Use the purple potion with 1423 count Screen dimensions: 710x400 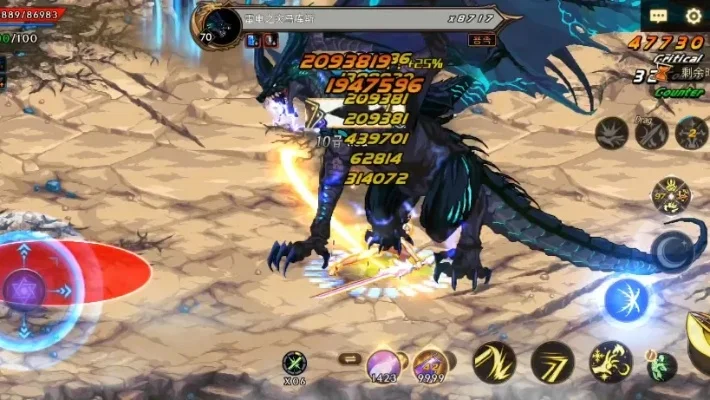point(383,365)
